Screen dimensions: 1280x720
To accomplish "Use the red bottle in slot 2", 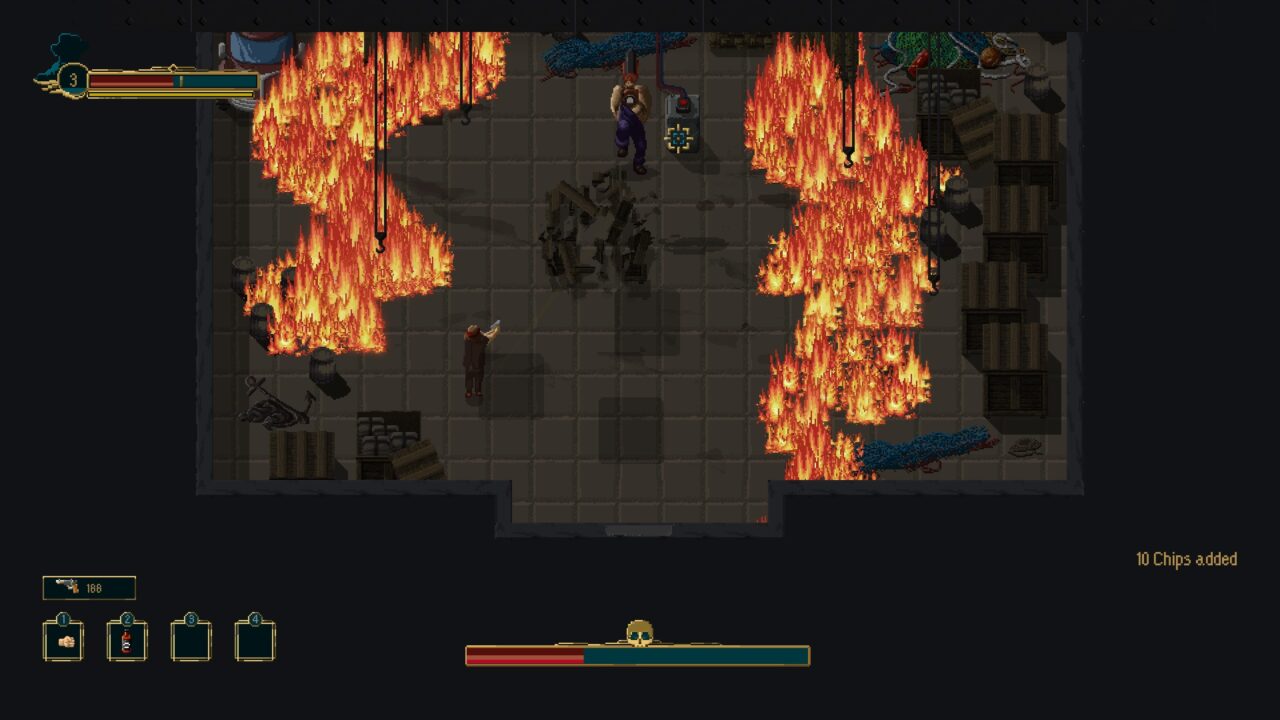I will coord(127,641).
